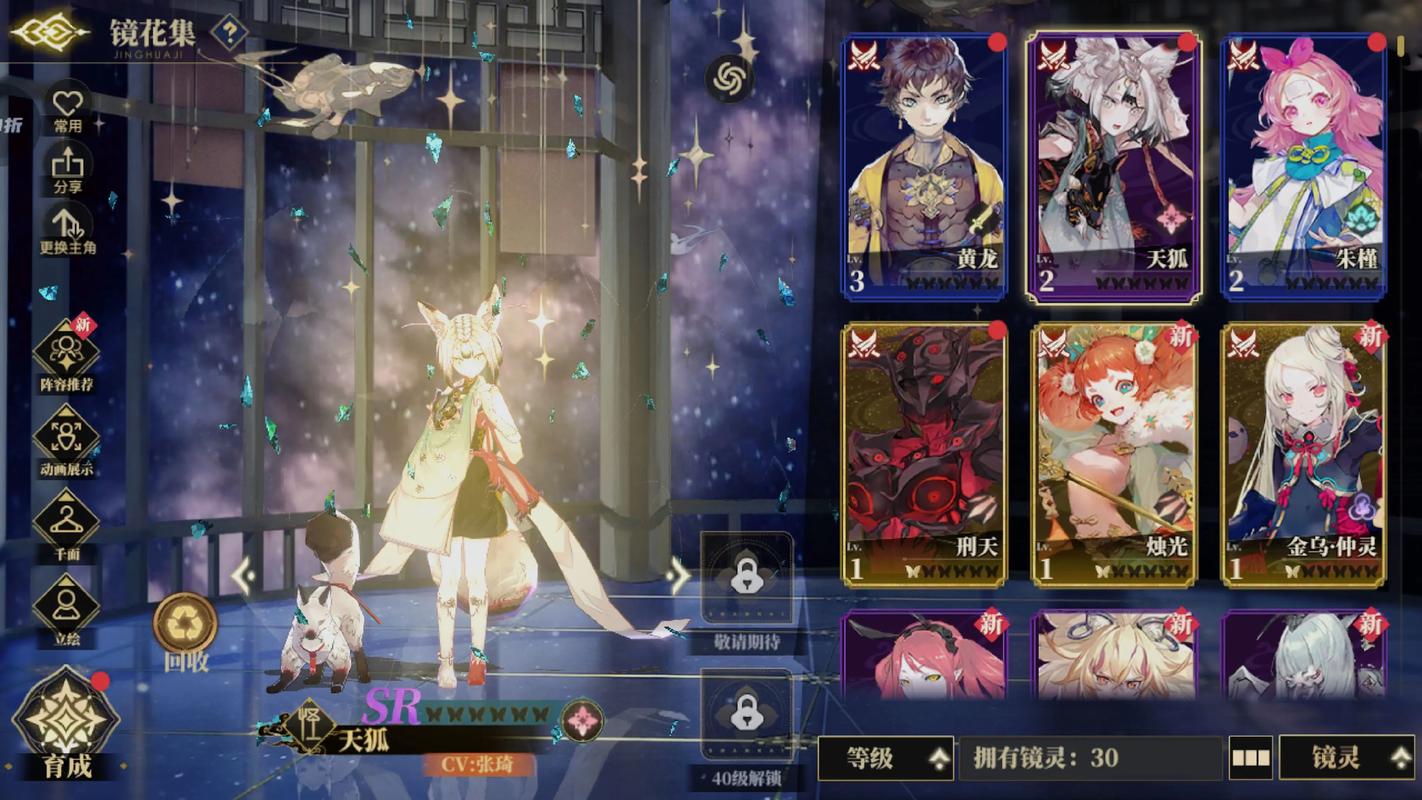Pick the 烛光 character card

point(1114,454)
